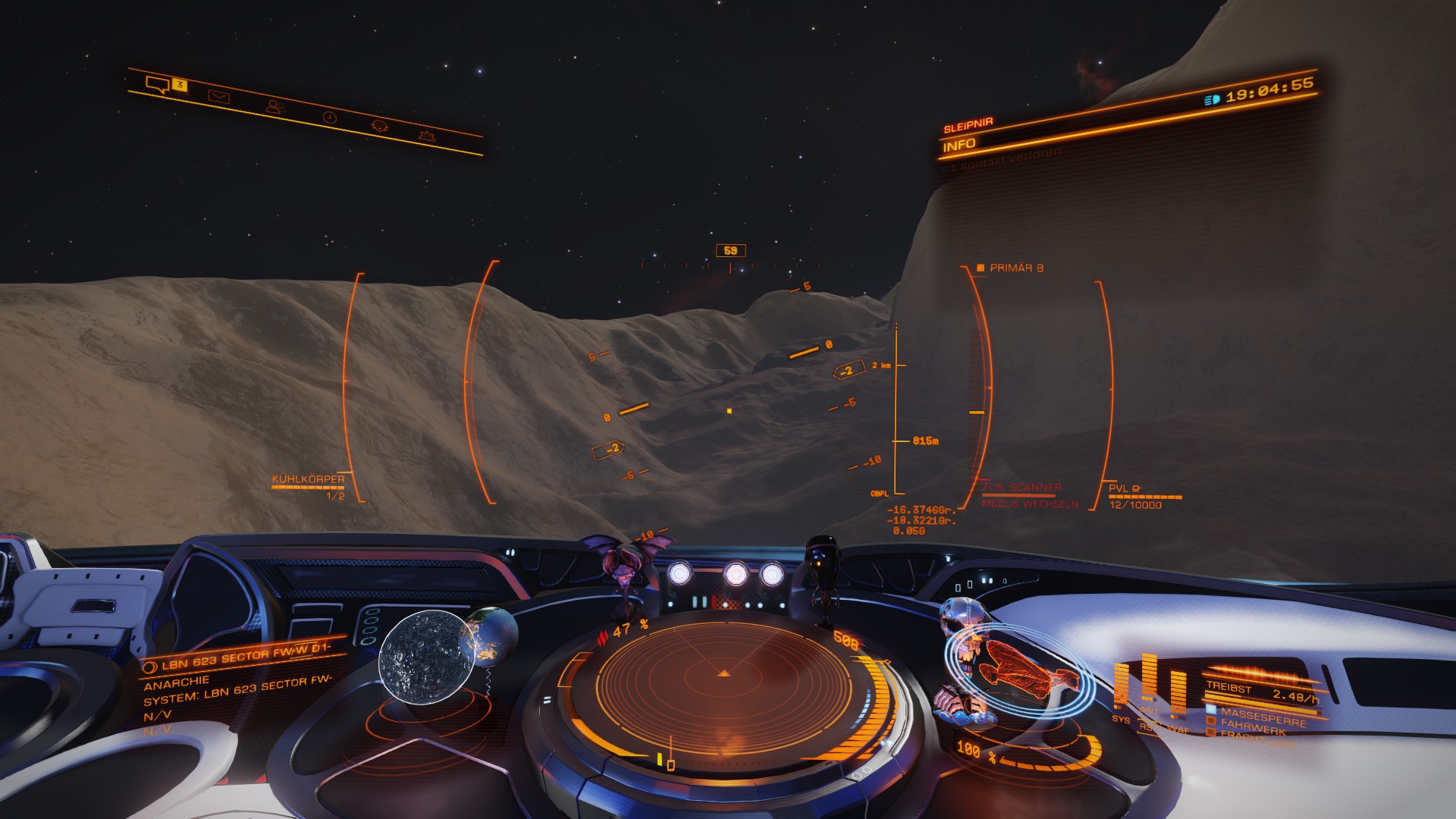Viewport: 1456px width, 819px height.
Task: Click the MASSESPERRE mass lock indicator
Action: [x=1262, y=717]
